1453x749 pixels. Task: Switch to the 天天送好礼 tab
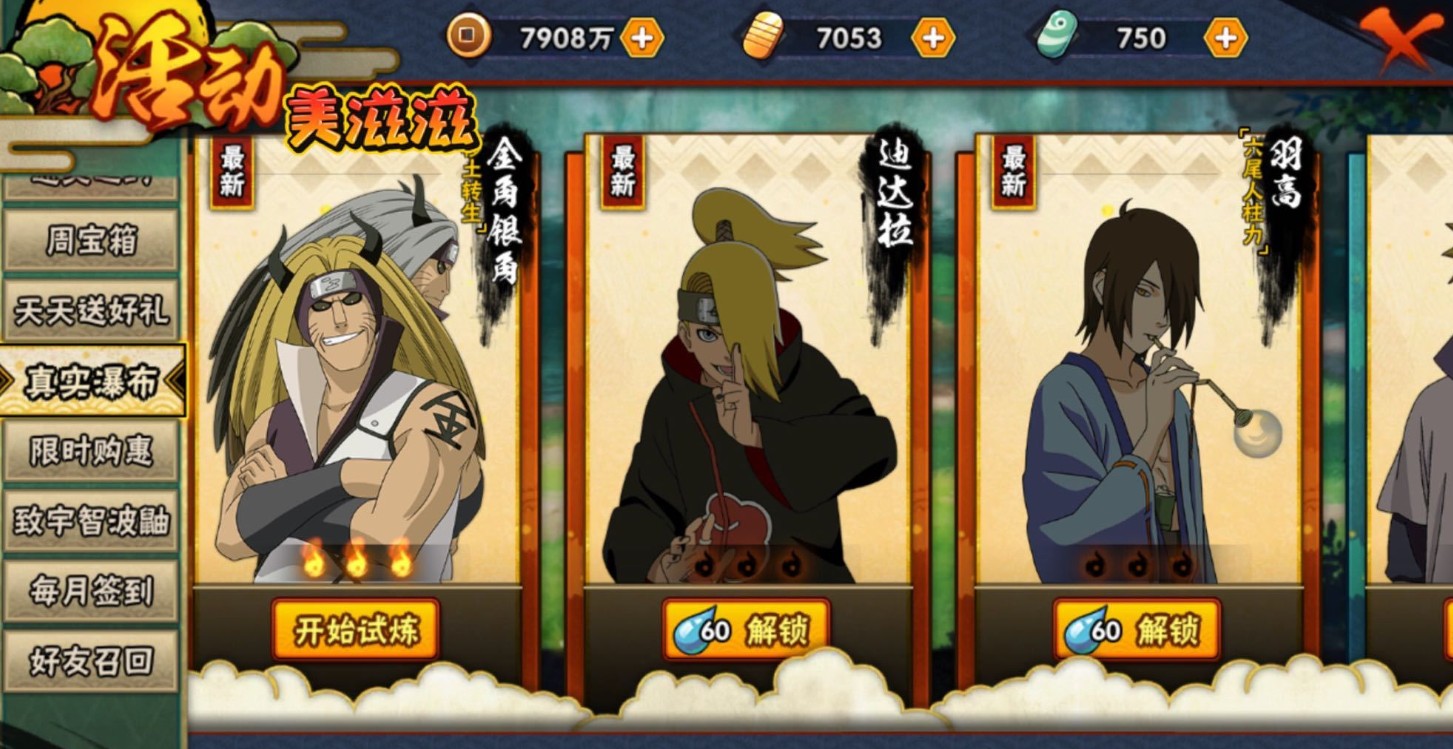91,311
